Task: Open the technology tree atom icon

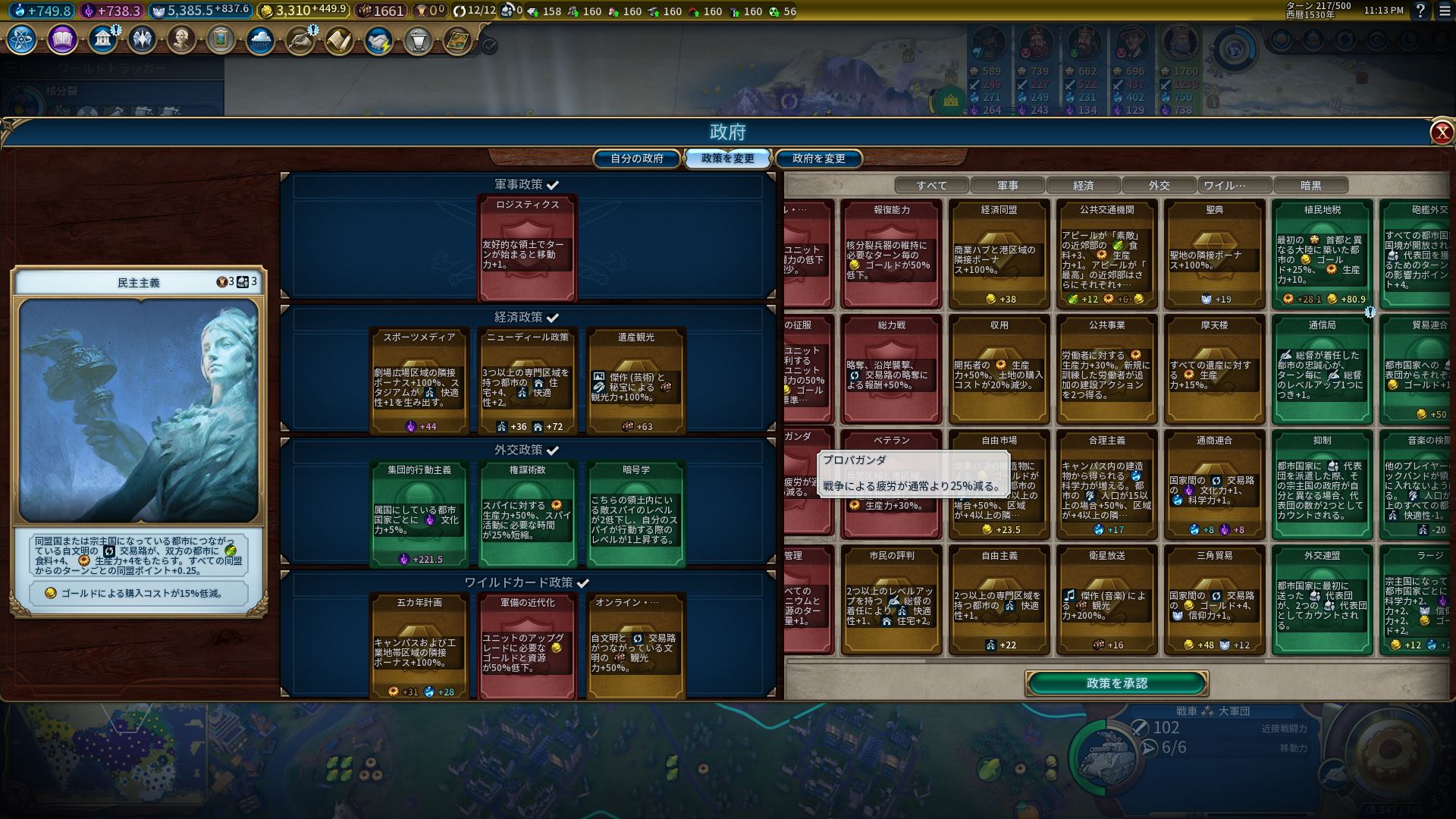Action: pos(22,39)
